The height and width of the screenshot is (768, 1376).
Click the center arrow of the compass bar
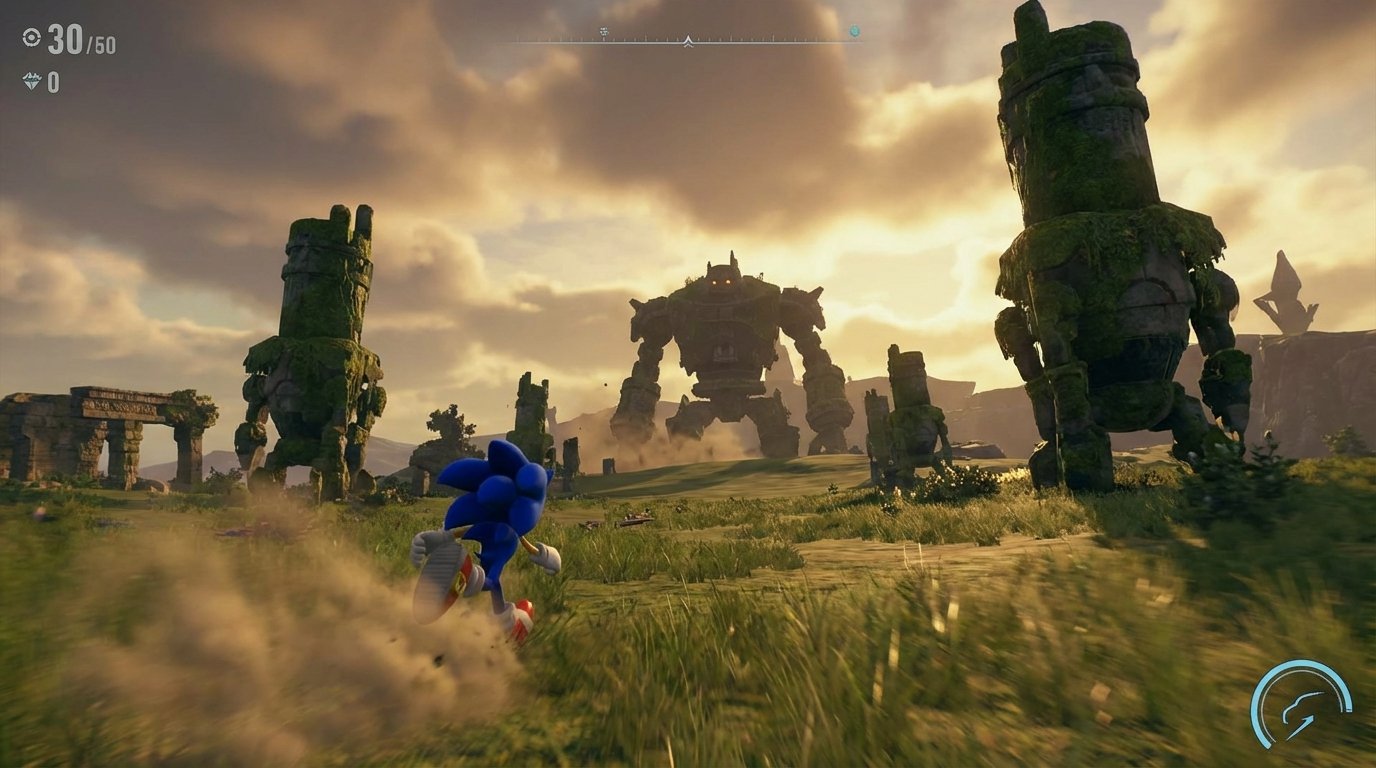(x=688, y=41)
